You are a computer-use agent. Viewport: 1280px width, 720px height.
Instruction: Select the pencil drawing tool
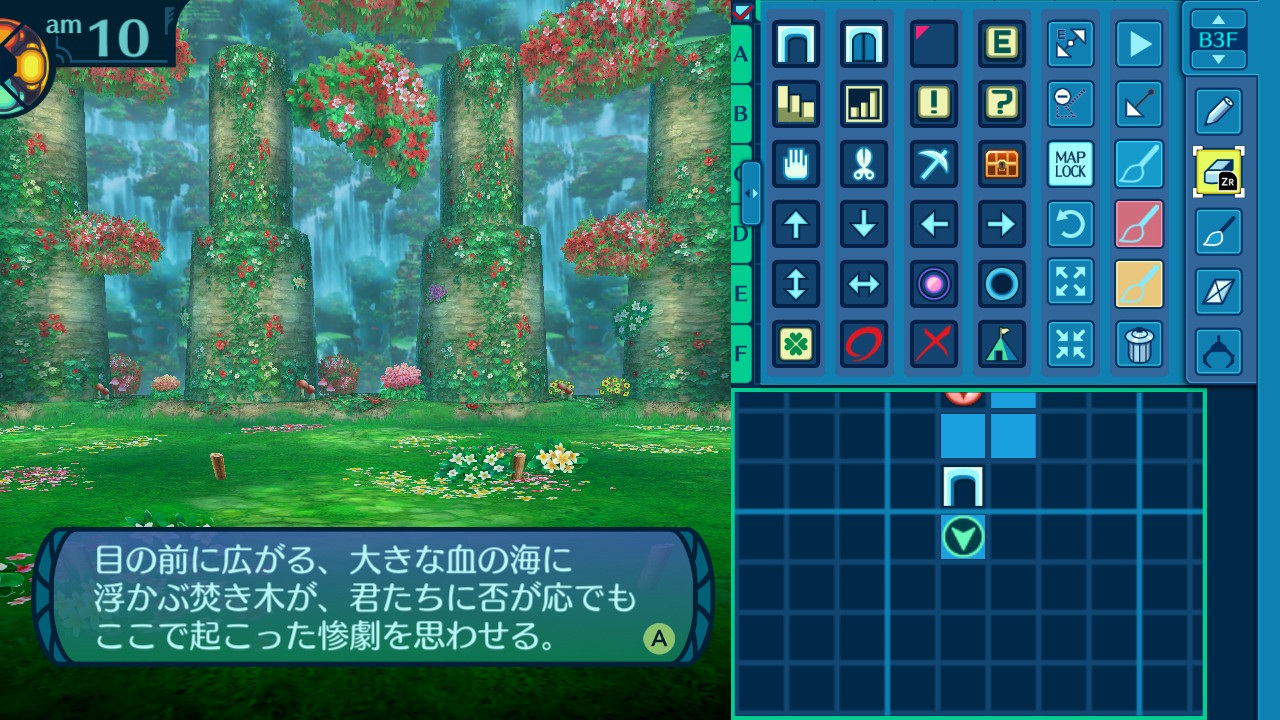click(1218, 112)
